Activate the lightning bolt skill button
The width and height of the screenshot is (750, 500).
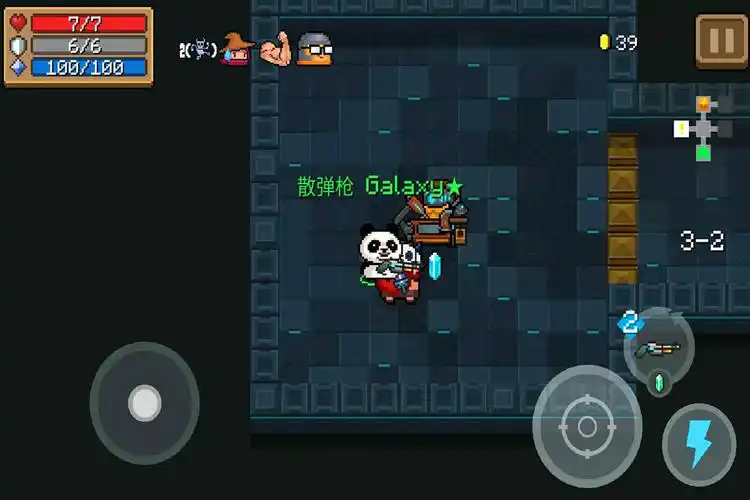click(x=698, y=442)
